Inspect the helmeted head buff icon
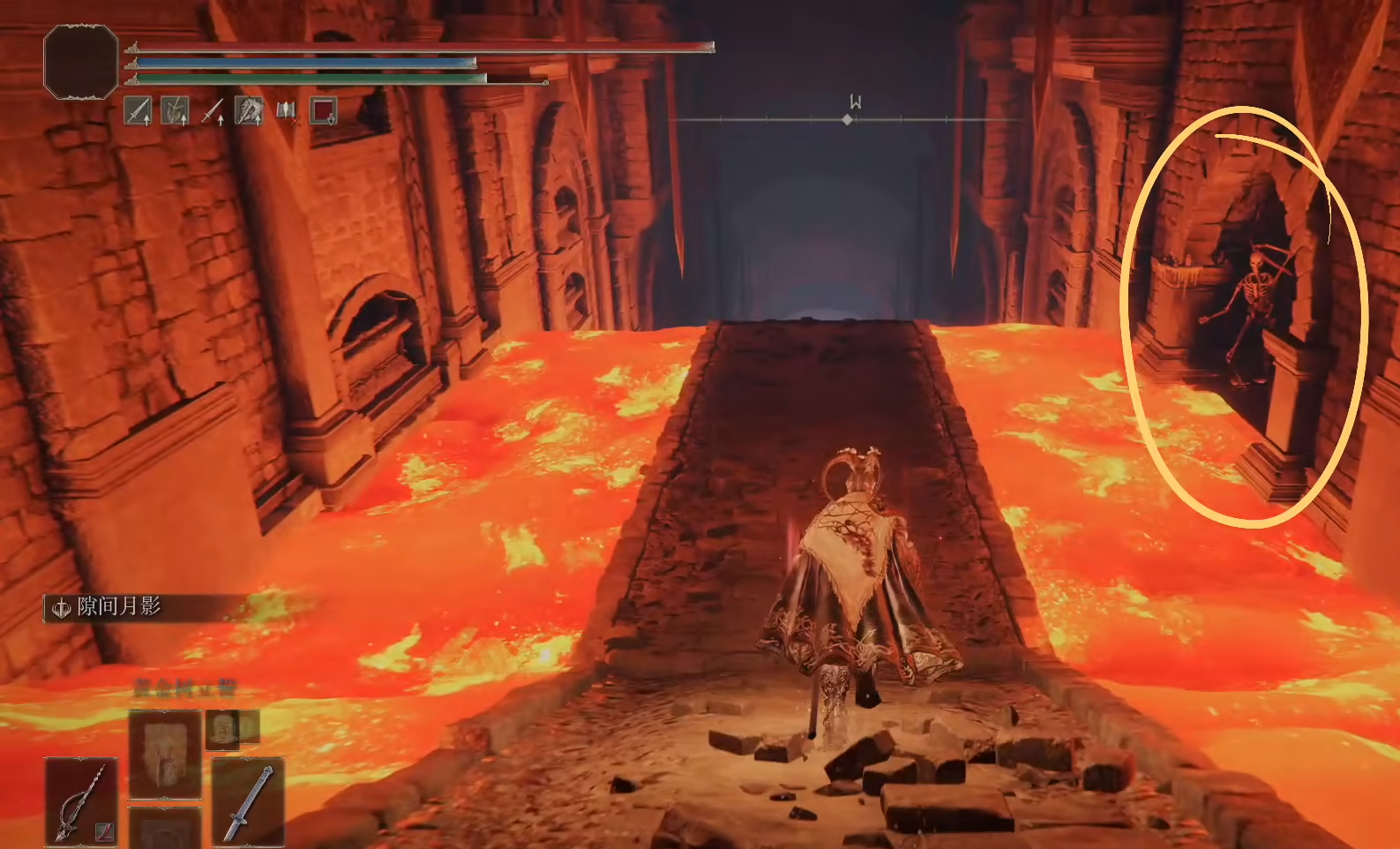Viewport: 1400px width, 849px height. point(249,111)
